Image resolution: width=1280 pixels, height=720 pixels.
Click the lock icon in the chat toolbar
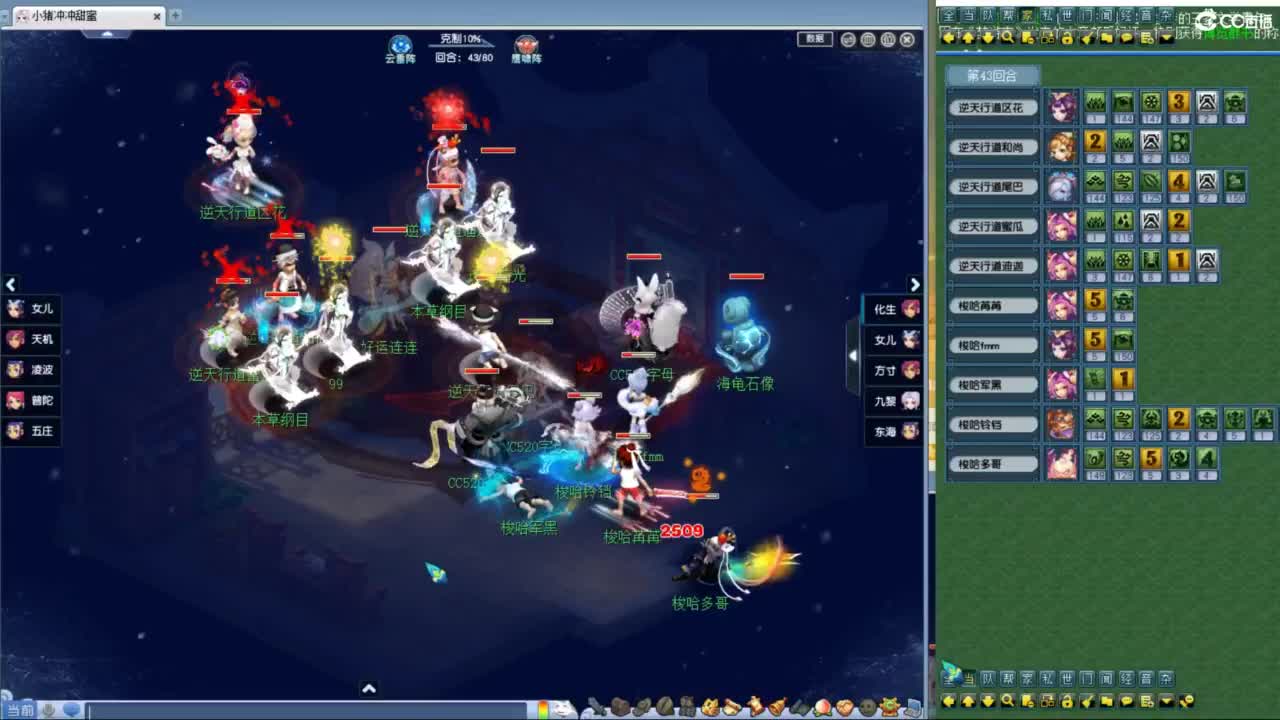pos(1068,35)
